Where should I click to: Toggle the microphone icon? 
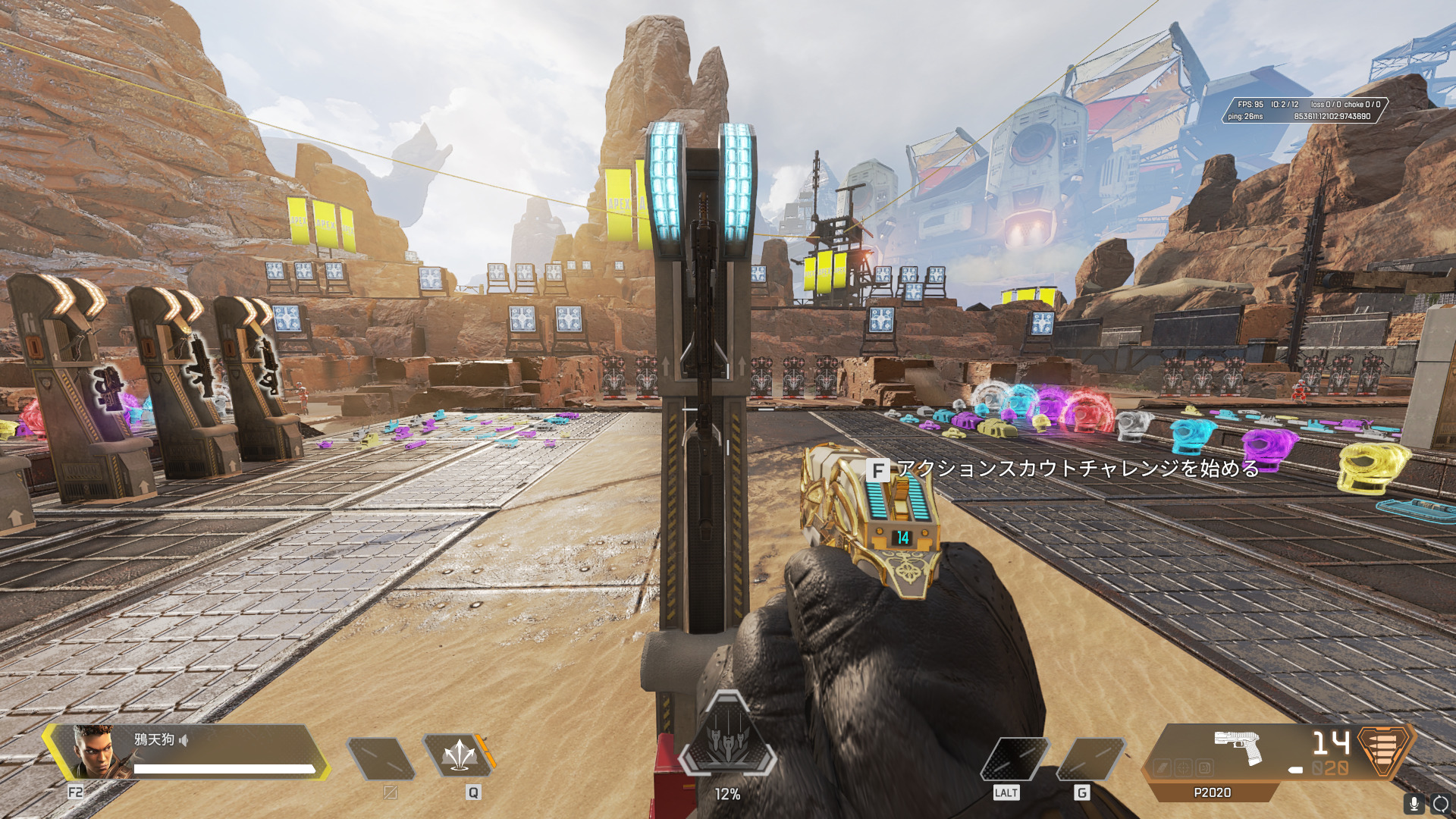[1414, 803]
